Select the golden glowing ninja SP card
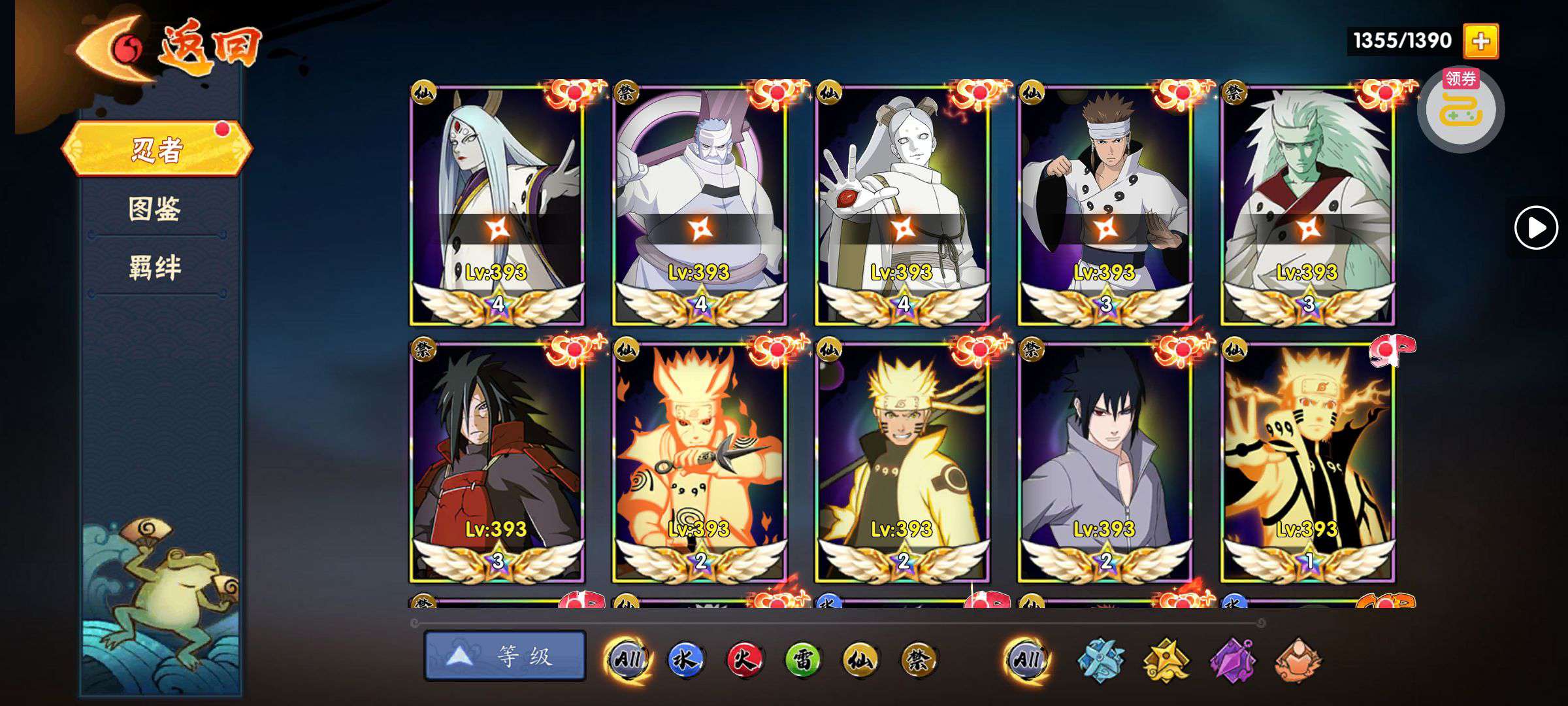Screen dimensions: 1568x706 (x=1307, y=462)
